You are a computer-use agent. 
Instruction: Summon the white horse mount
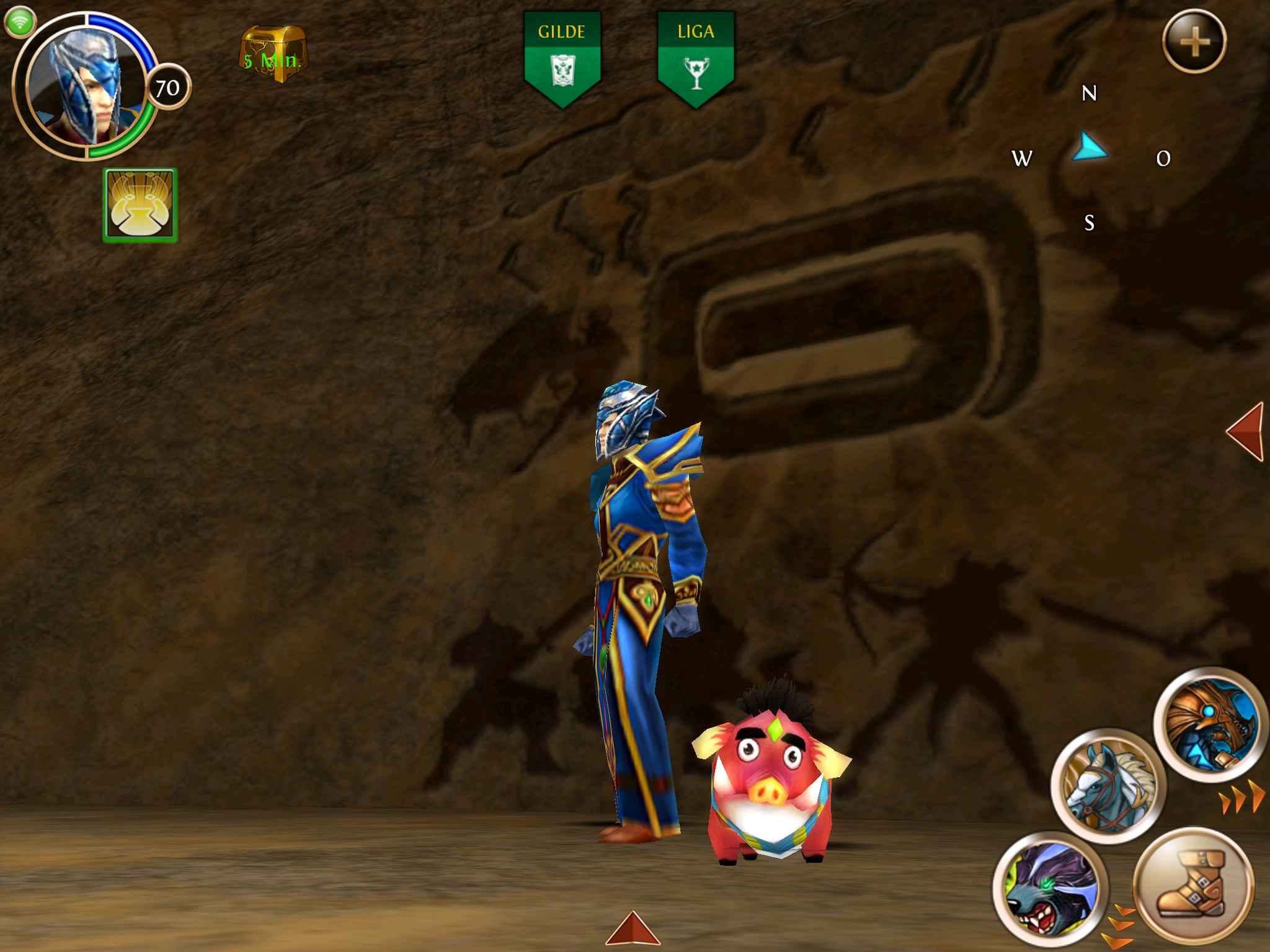(x=1108, y=785)
